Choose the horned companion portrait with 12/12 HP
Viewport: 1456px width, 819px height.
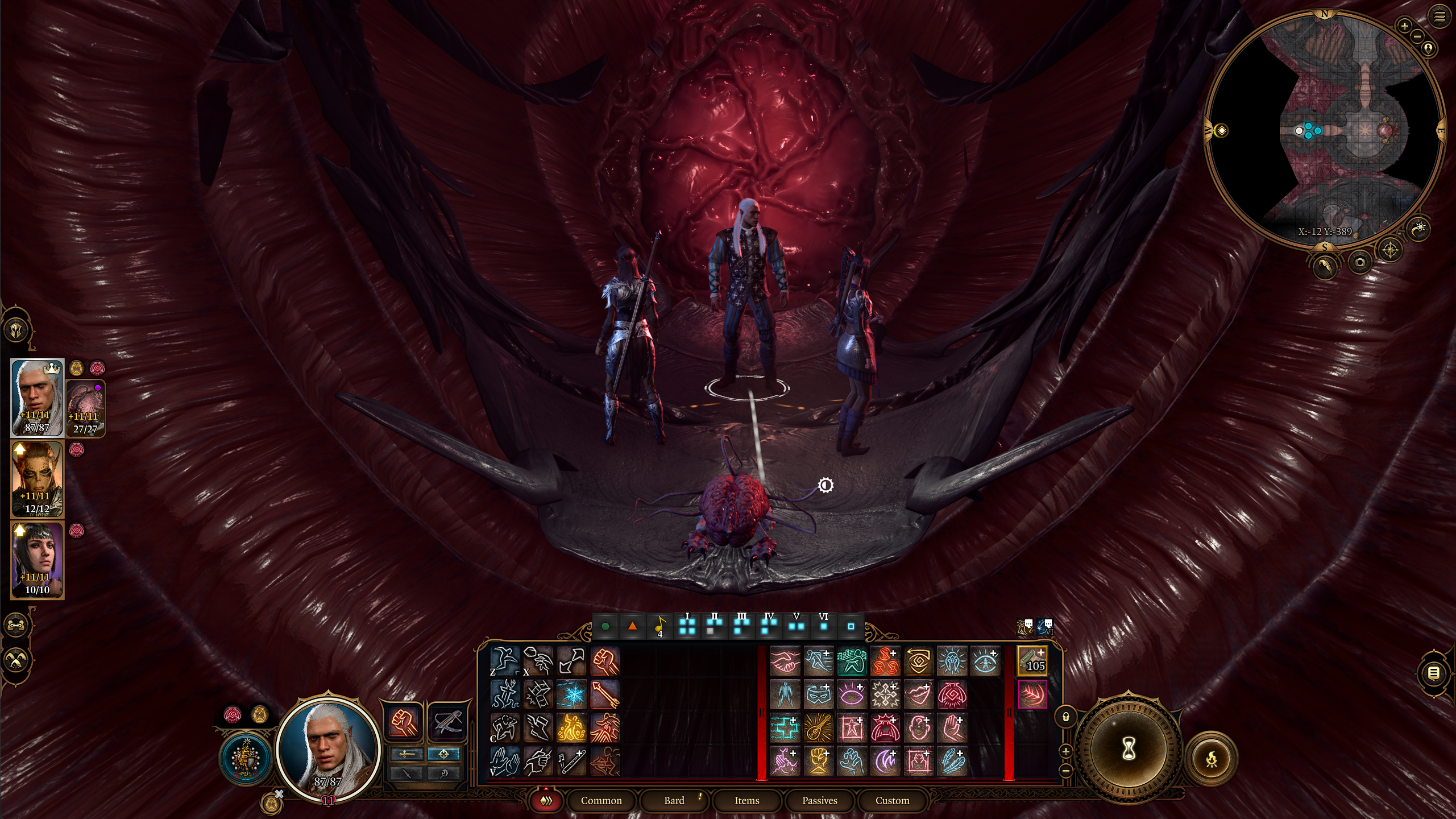[x=37, y=479]
